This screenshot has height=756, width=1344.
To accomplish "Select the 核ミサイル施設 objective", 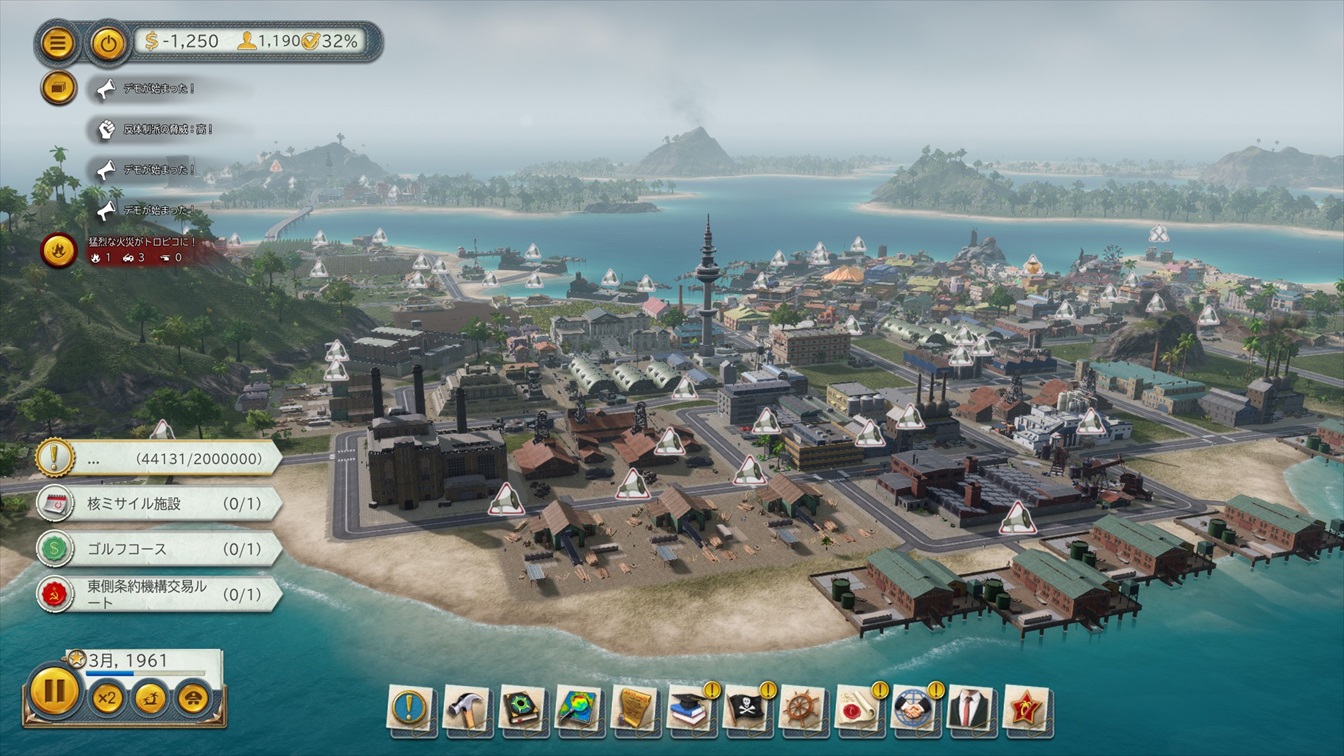I will (158, 503).
